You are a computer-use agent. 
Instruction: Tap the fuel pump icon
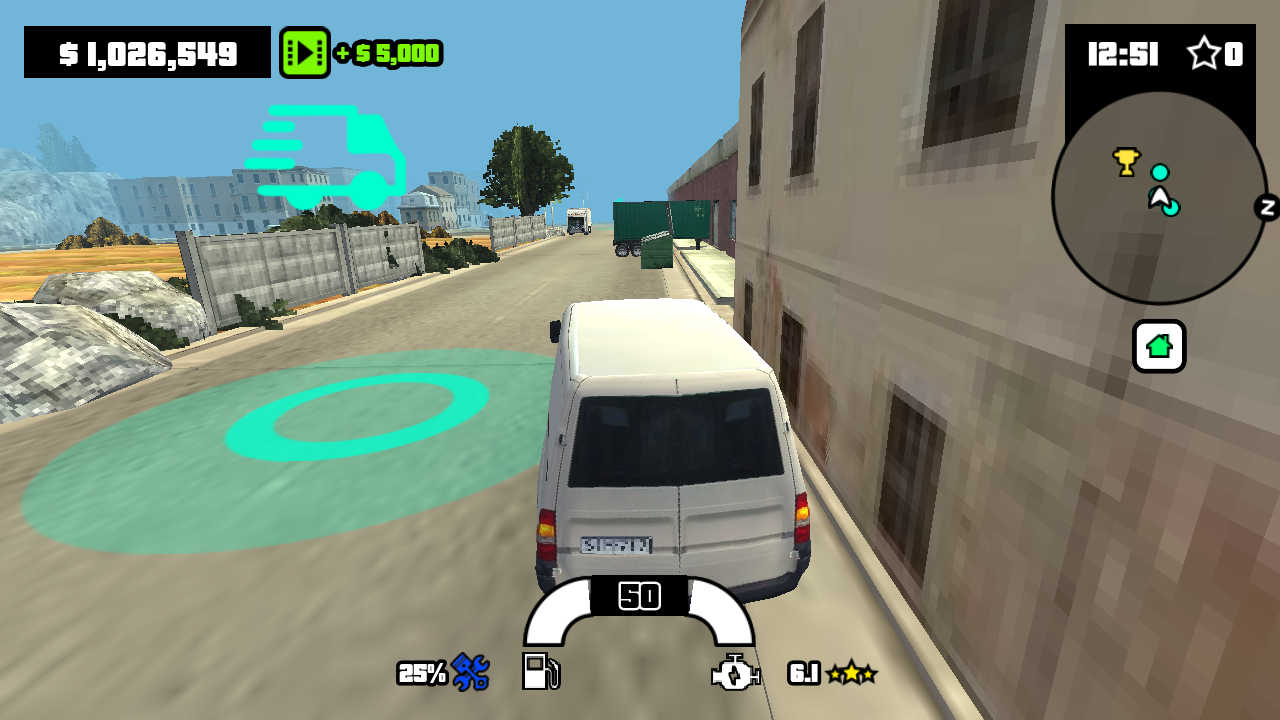point(539,673)
